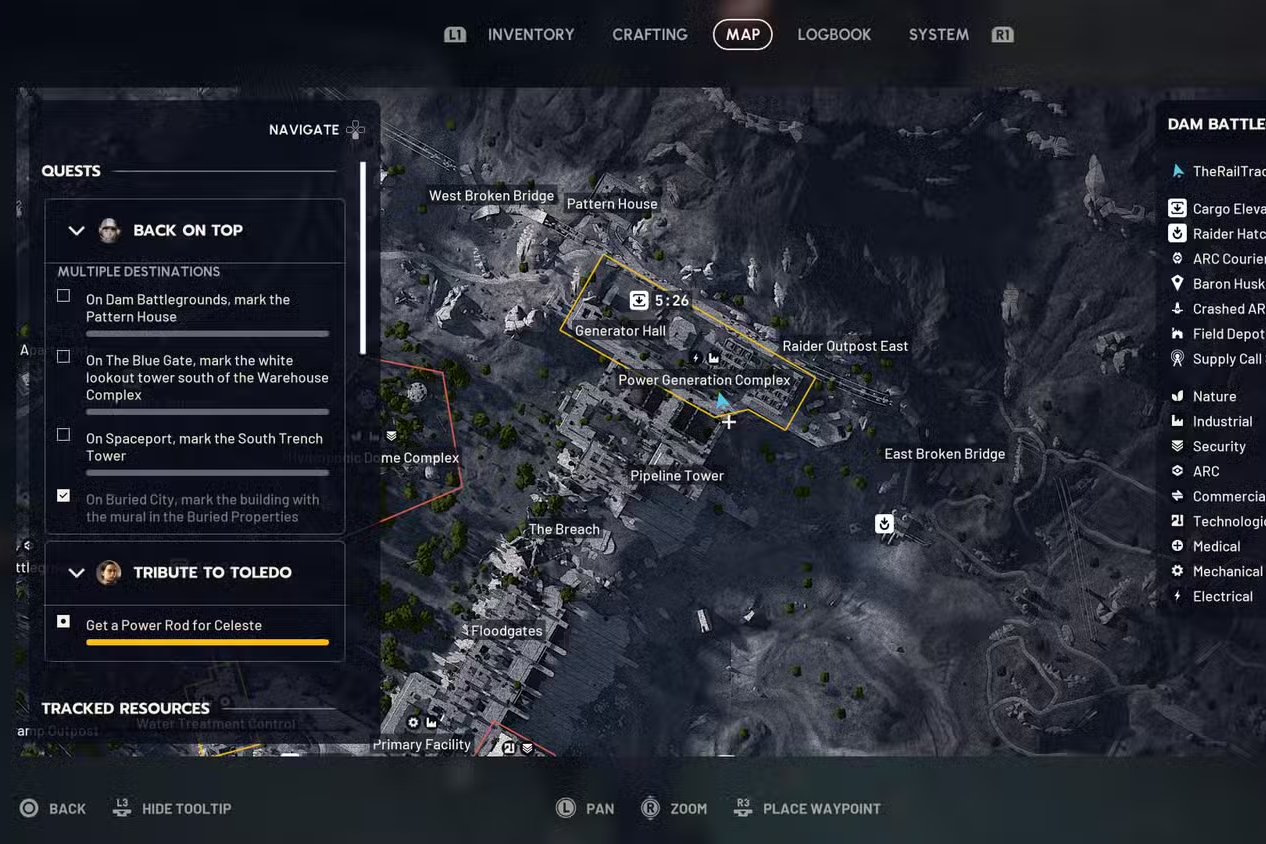This screenshot has width=1266, height=844.
Task: Click the Raider Outpost East map label
Action: pos(845,346)
